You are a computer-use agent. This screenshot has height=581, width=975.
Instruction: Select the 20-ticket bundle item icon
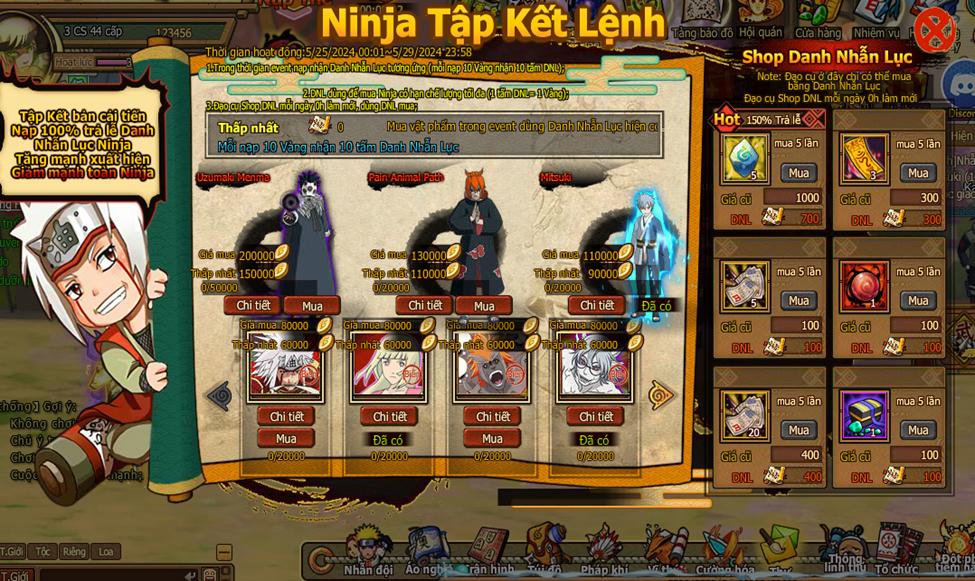[745, 416]
